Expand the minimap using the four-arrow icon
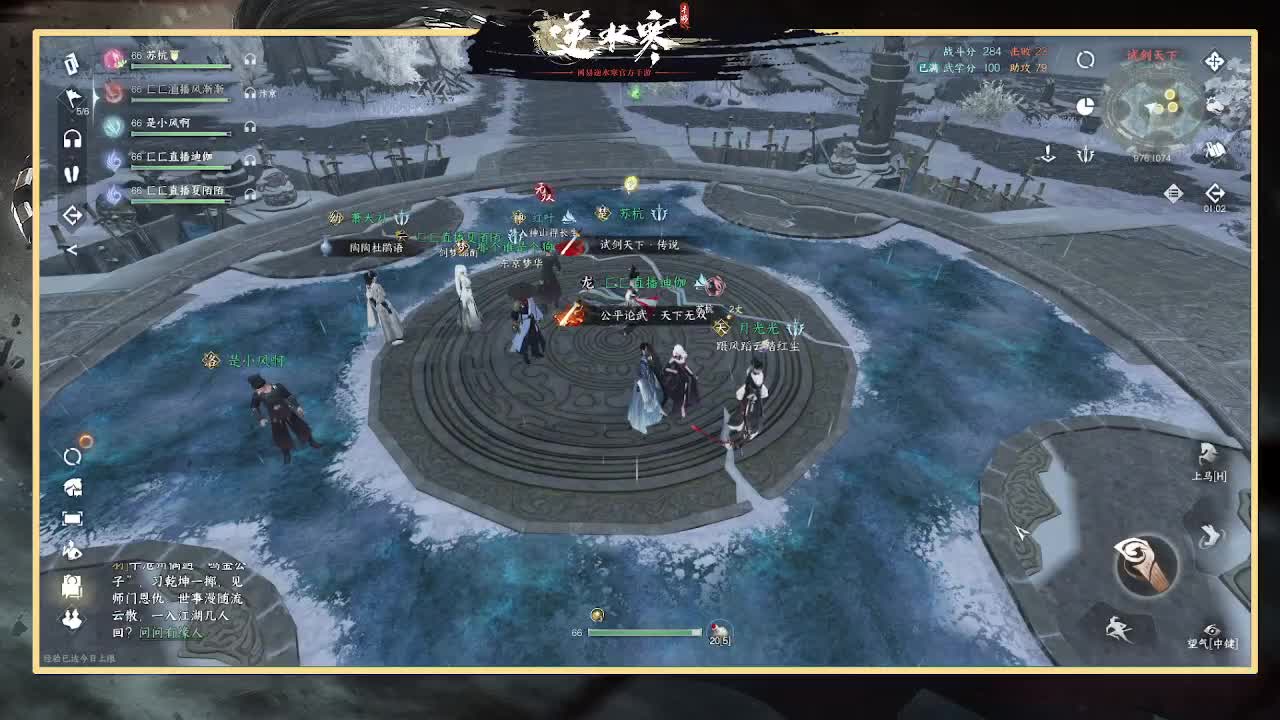The width and height of the screenshot is (1280, 720). [1214, 62]
